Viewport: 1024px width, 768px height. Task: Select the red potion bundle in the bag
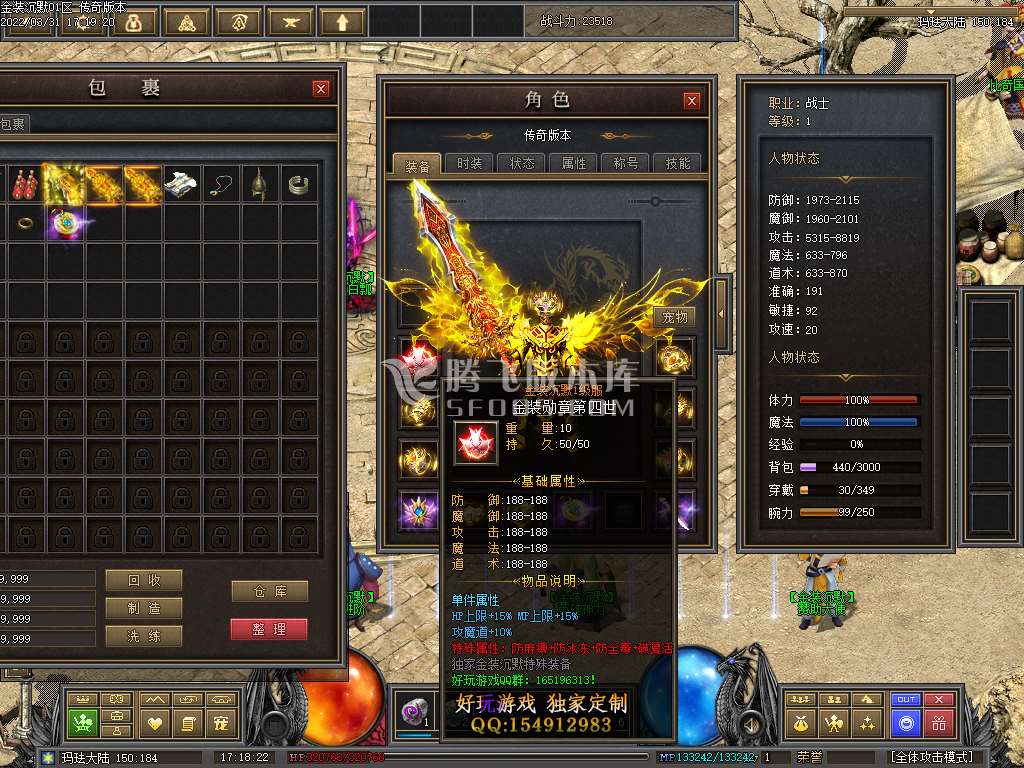click(23, 183)
